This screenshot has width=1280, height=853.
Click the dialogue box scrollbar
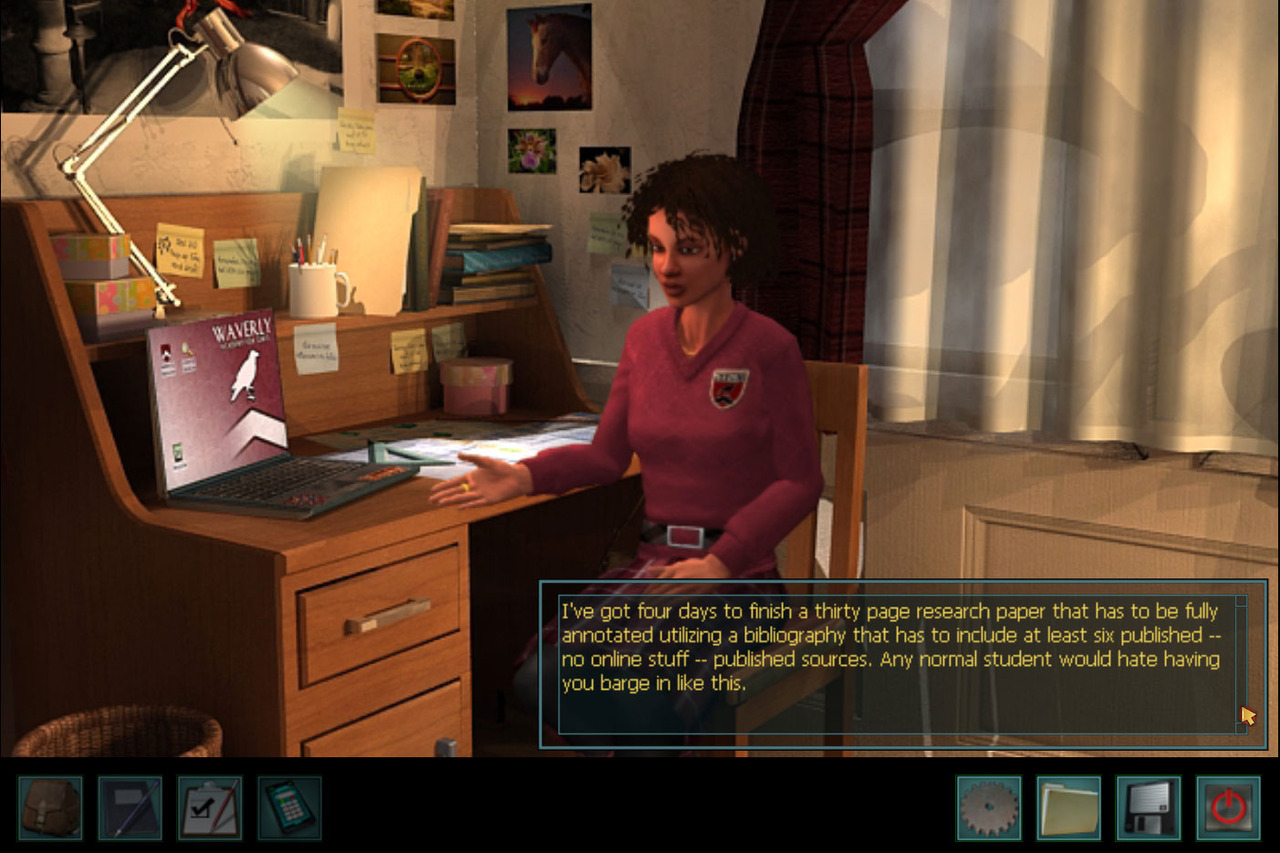pos(1241,660)
